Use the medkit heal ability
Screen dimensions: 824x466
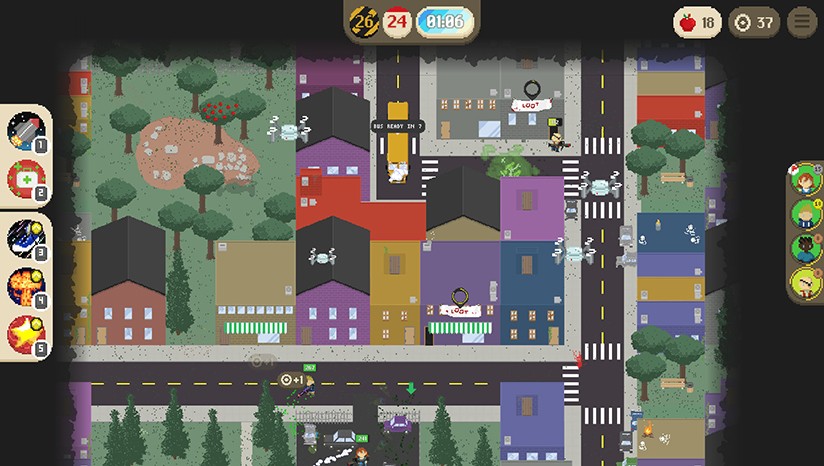tap(24, 179)
